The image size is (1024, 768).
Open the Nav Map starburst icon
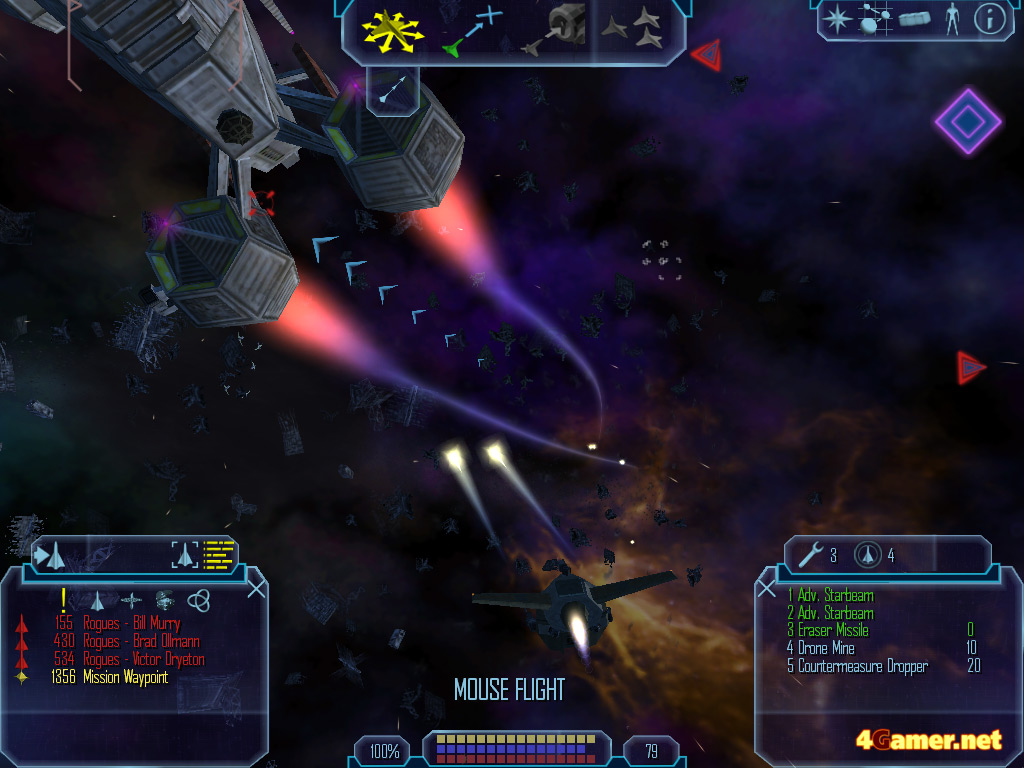click(x=836, y=19)
